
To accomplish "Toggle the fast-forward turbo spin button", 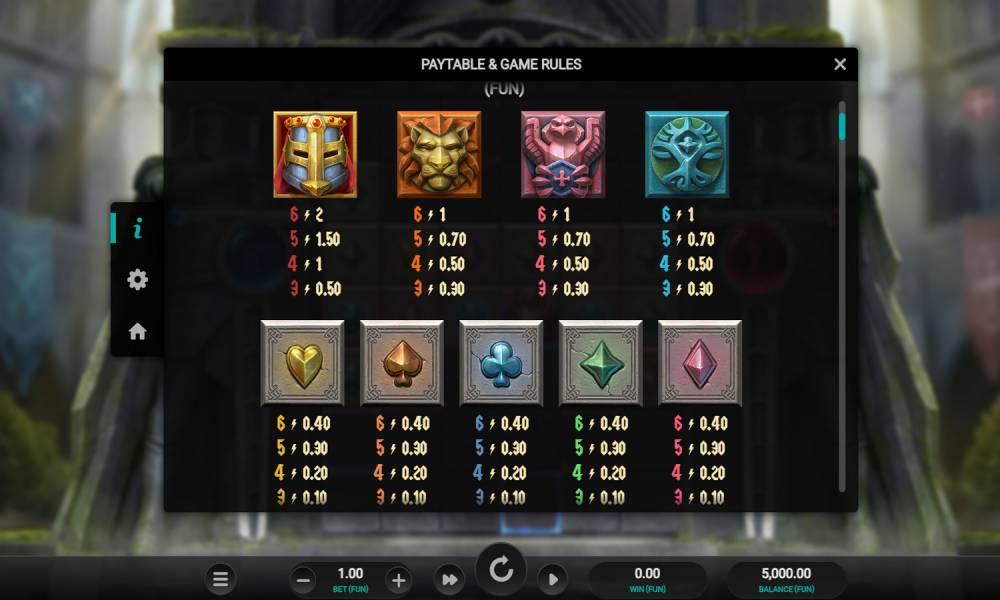I will tap(449, 579).
